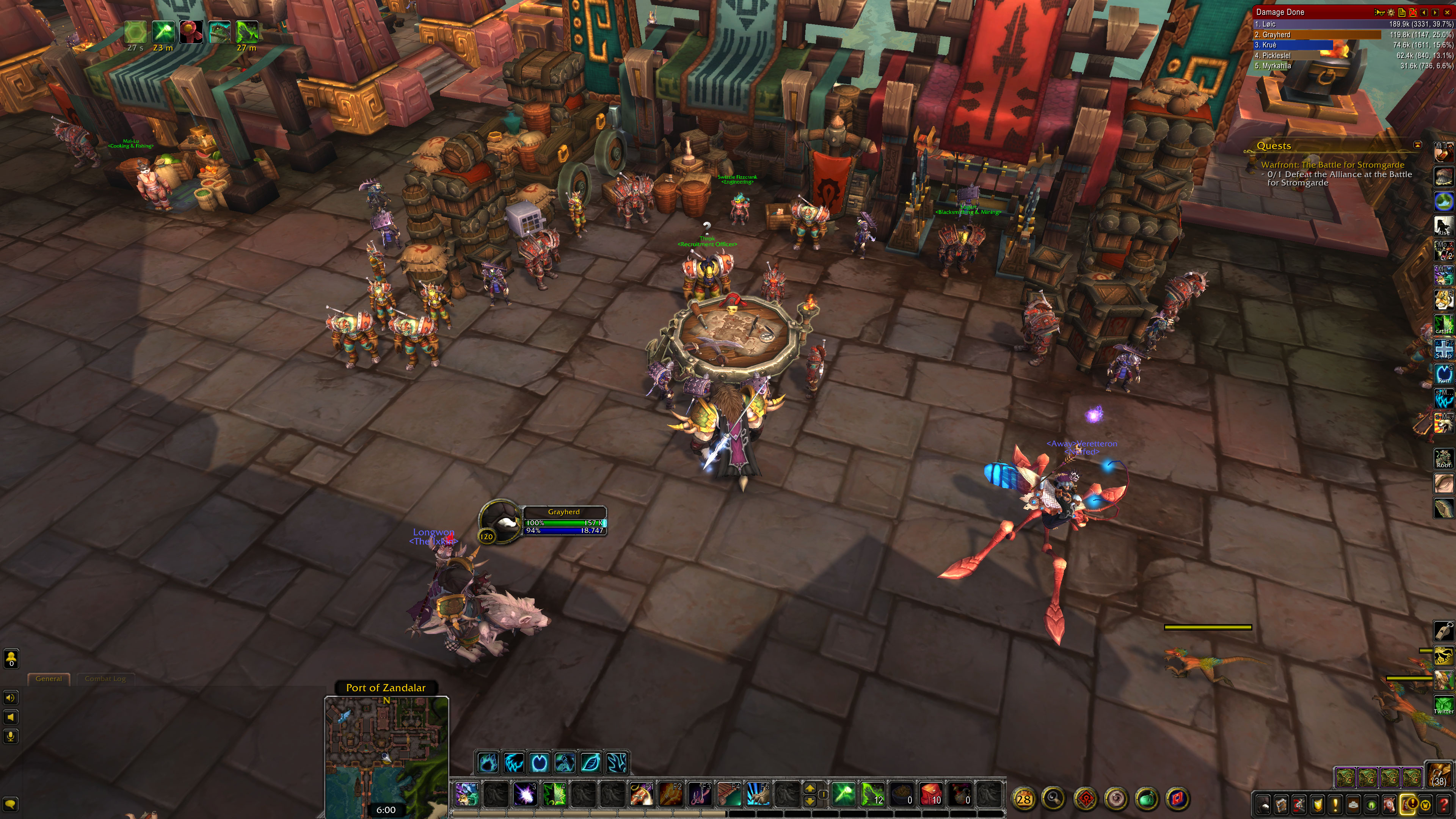Viewport: 1456px width, 819px height.
Task: Select the General chat tab
Action: 49,679
